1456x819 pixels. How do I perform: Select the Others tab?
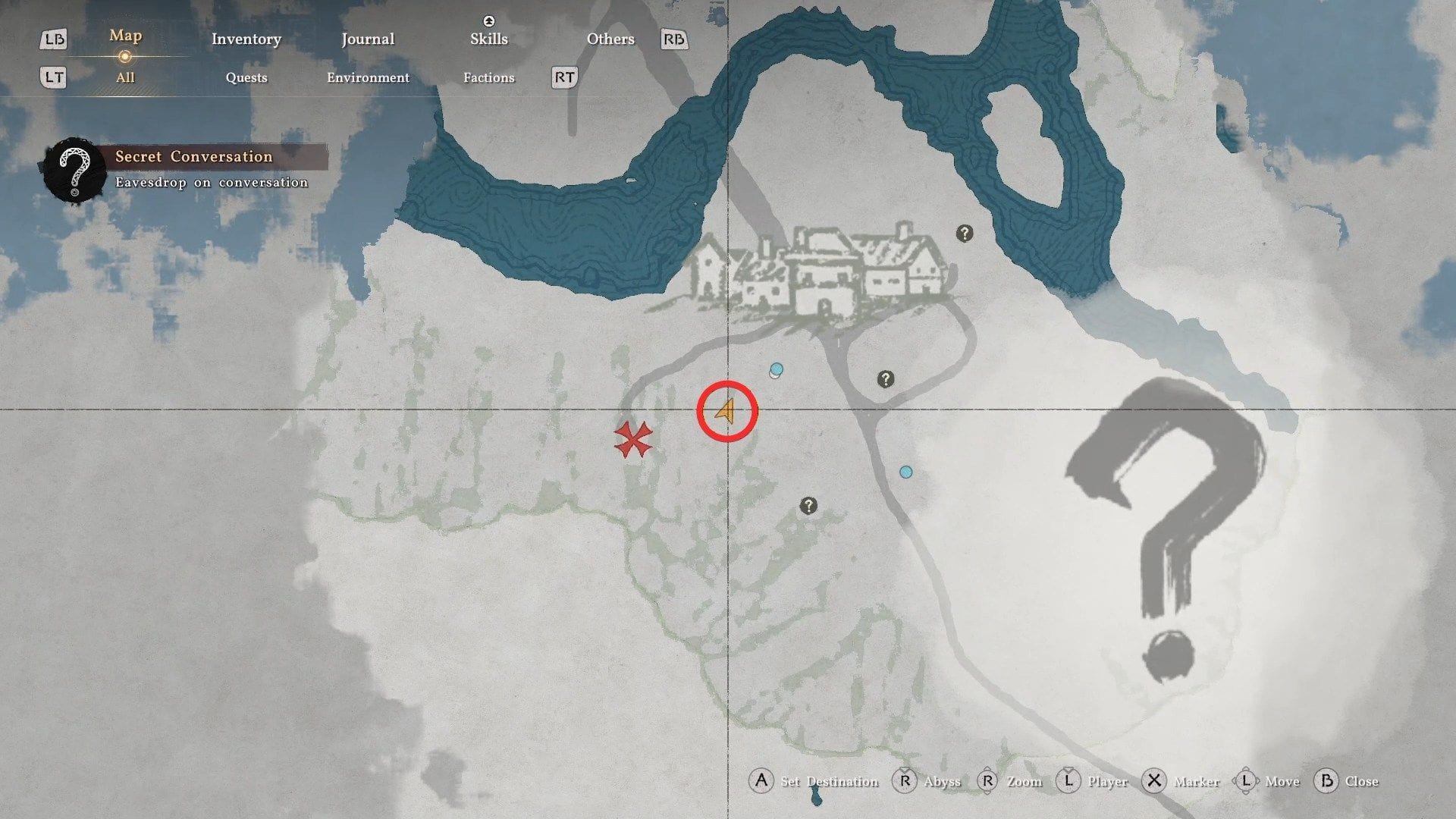(x=610, y=39)
